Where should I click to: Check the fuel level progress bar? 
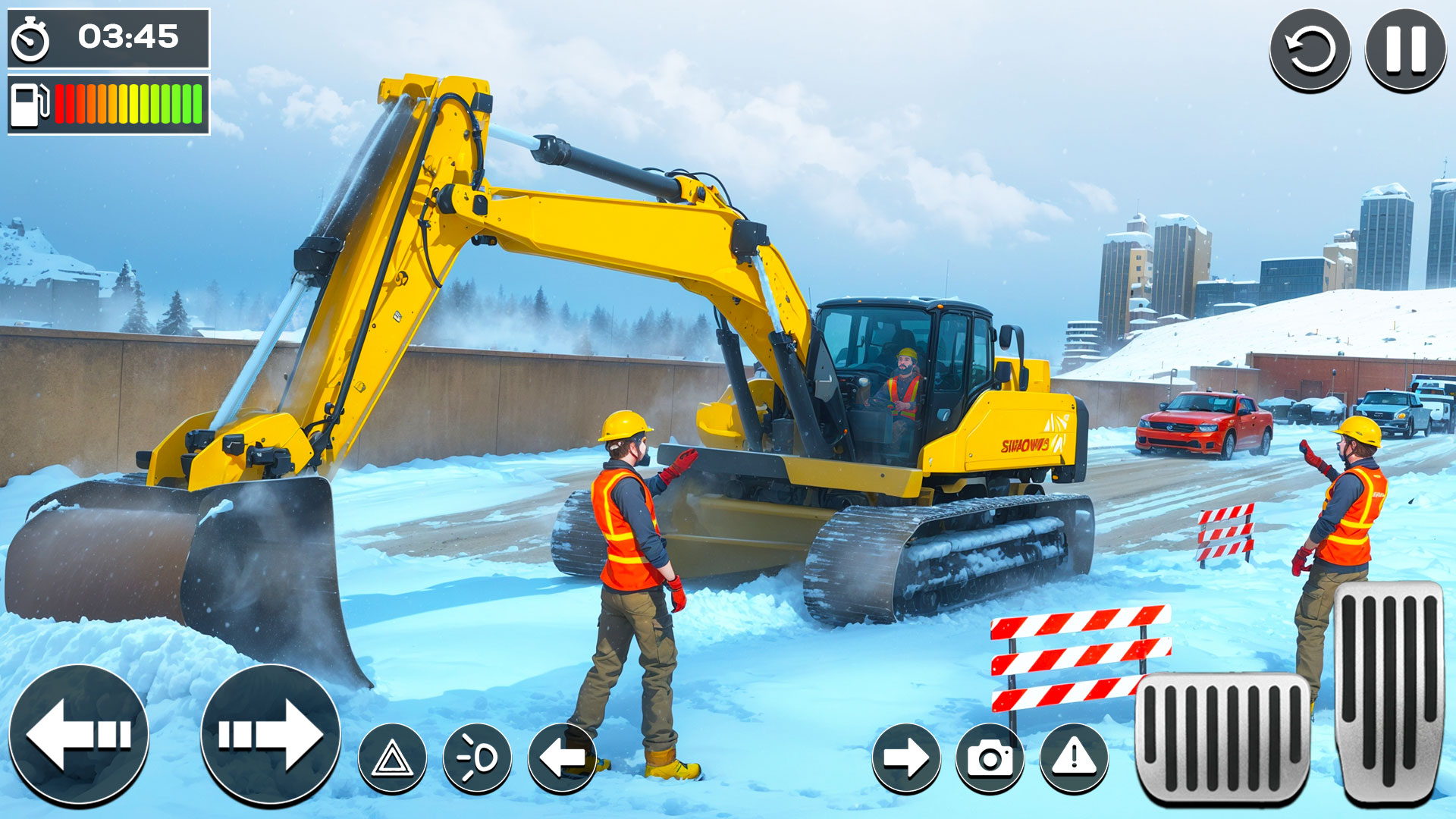(x=125, y=106)
